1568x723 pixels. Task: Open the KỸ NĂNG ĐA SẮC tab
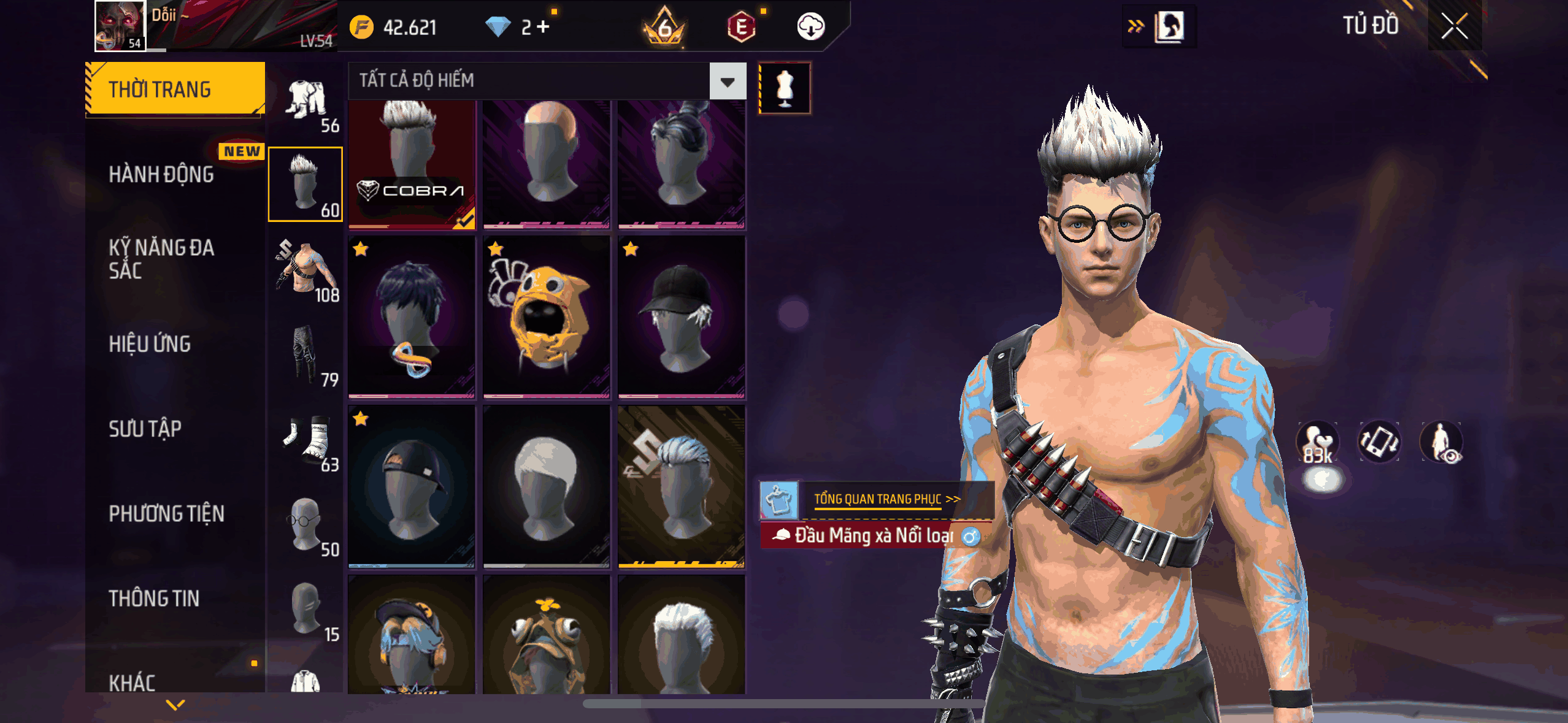point(161,259)
